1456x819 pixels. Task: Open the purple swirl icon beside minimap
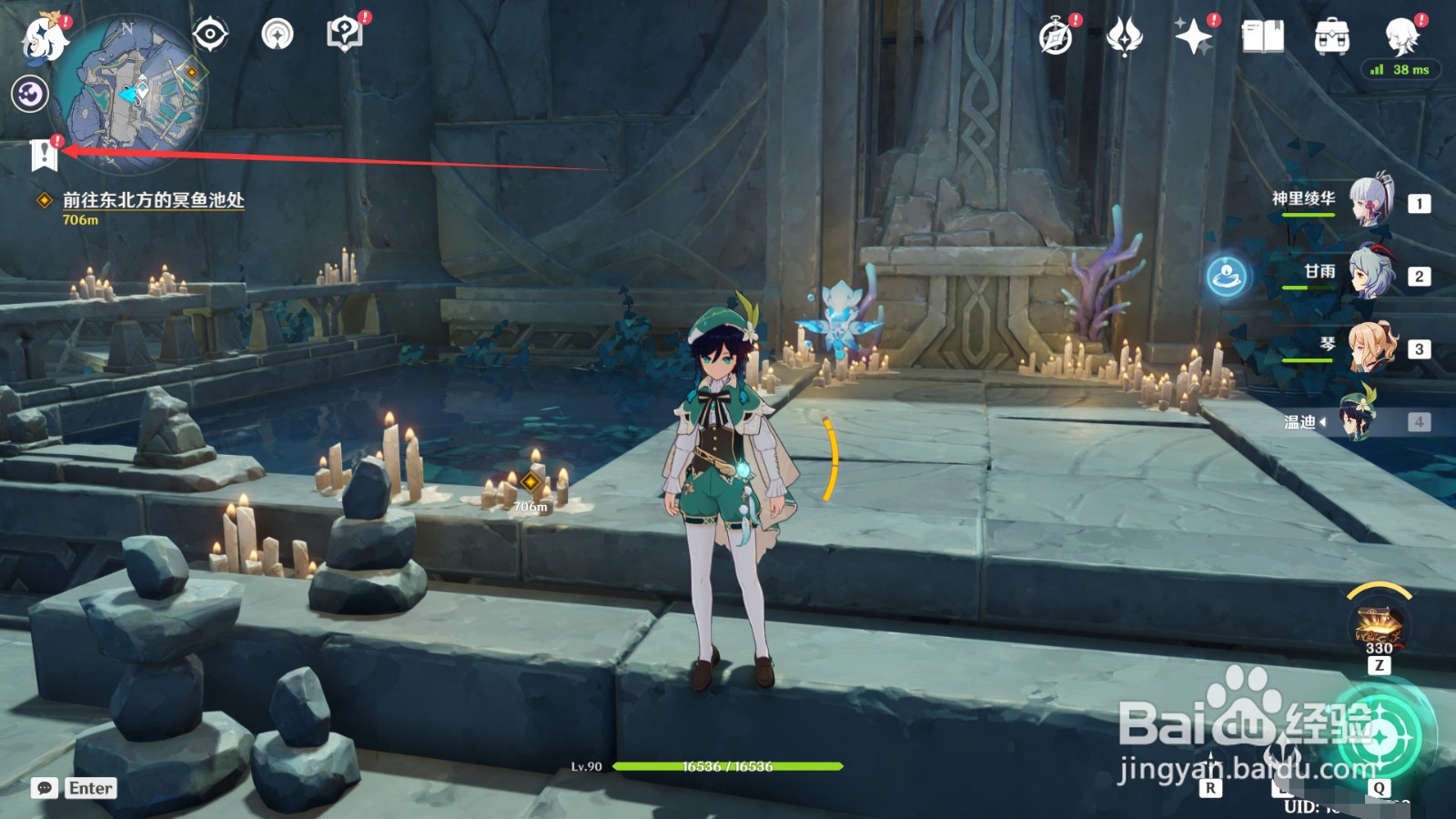[x=30, y=94]
